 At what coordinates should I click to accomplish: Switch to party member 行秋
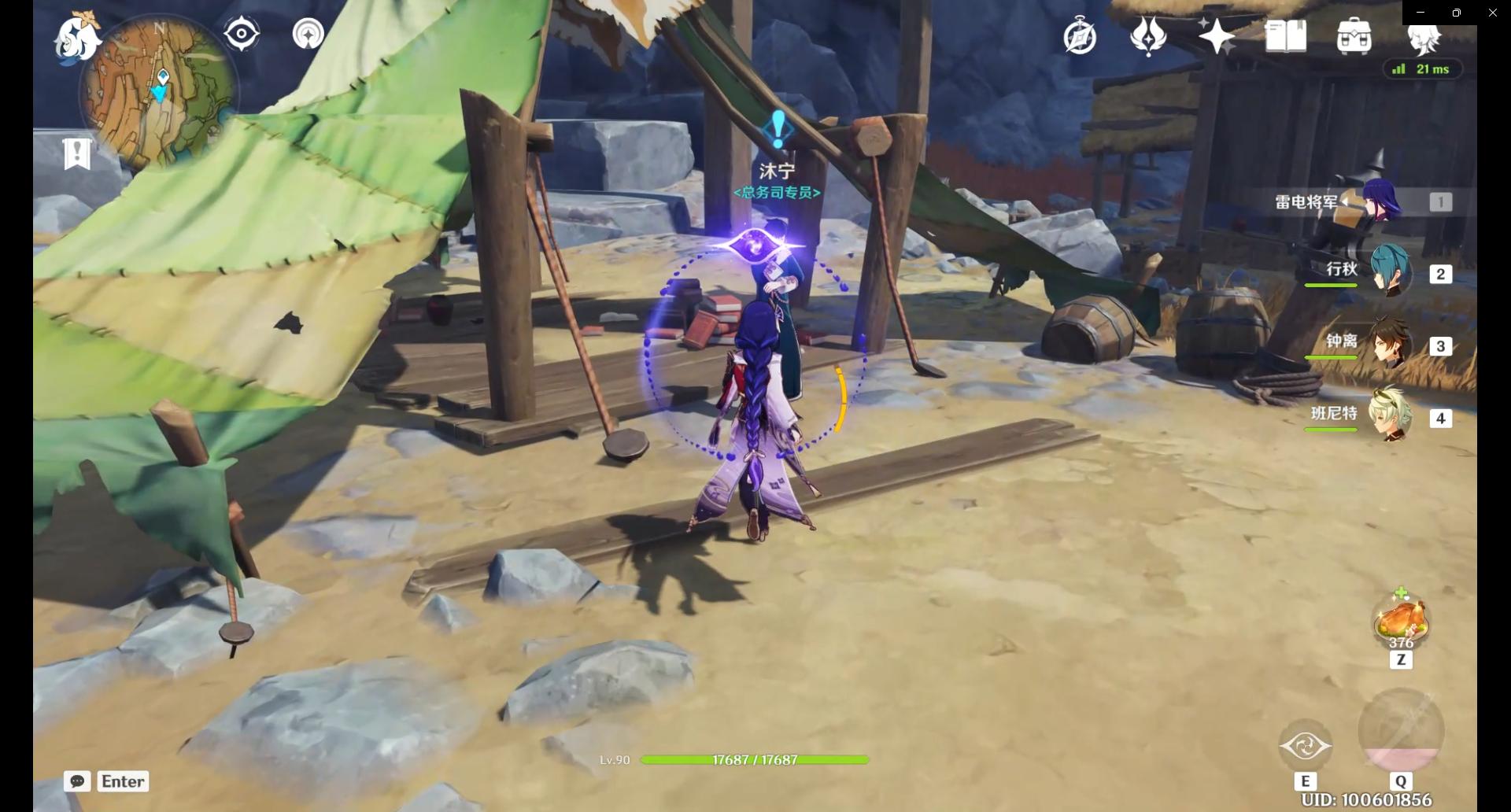point(1389,271)
